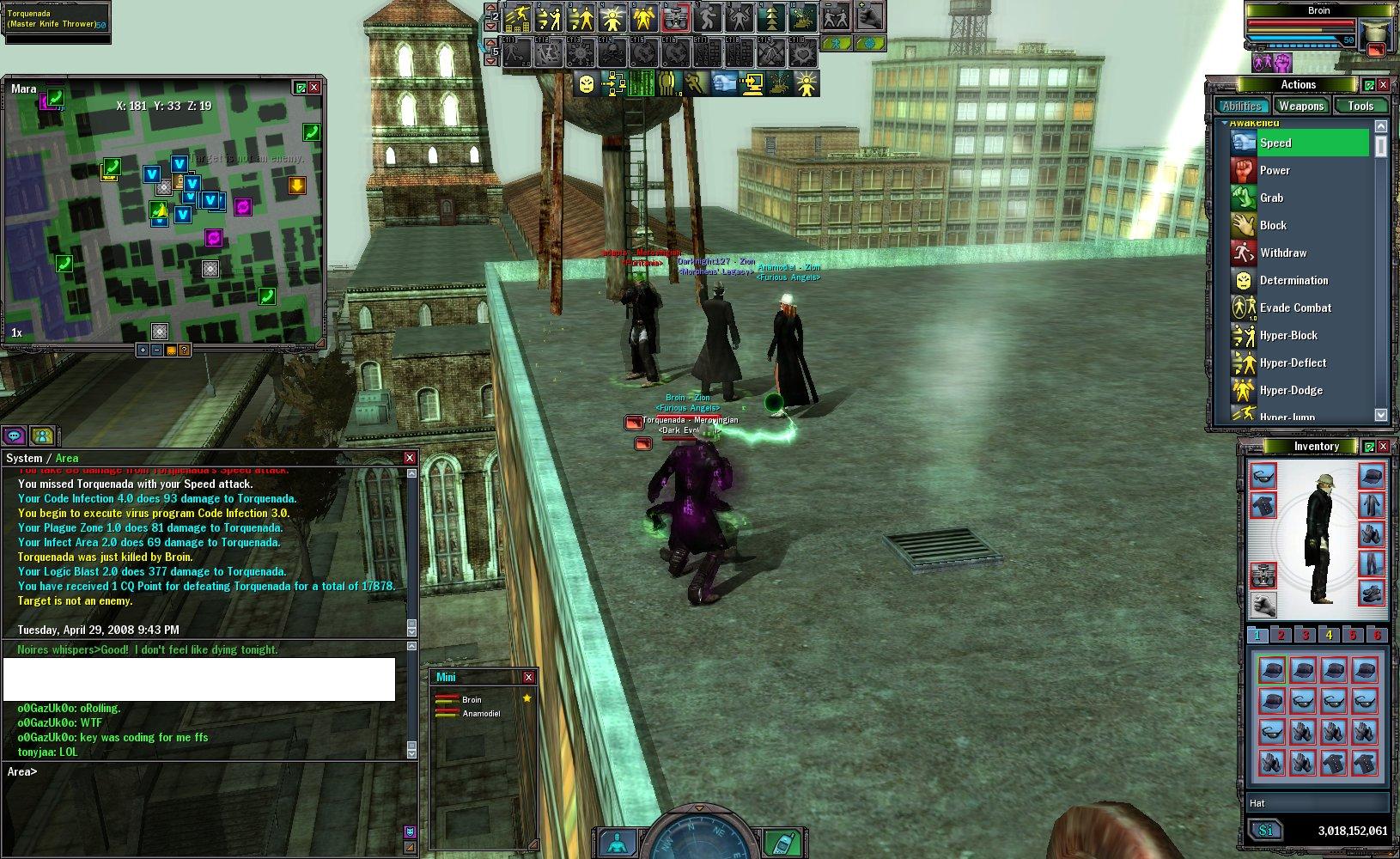Viewport: 1400px width, 859px height.
Task: Close the Actions window
Action: click(1383, 85)
